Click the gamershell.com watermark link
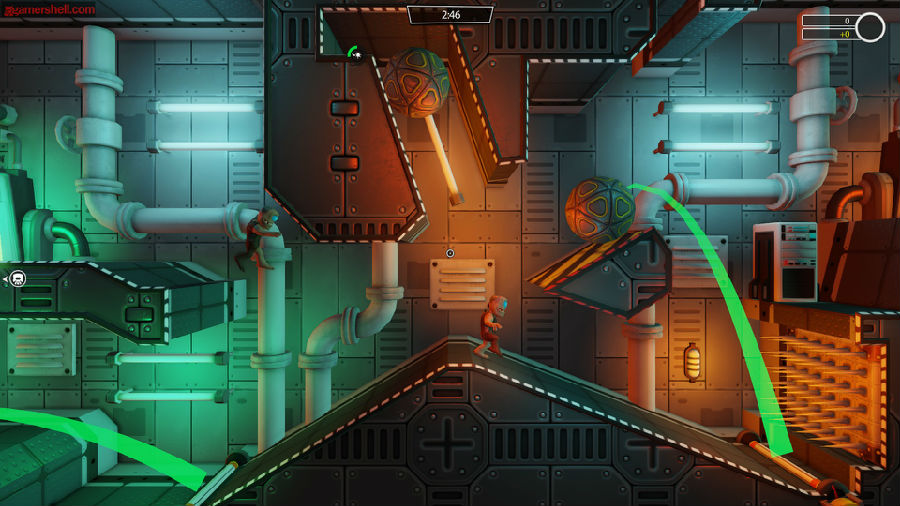Image resolution: width=900 pixels, height=506 pixels. pyautogui.click(x=49, y=9)
